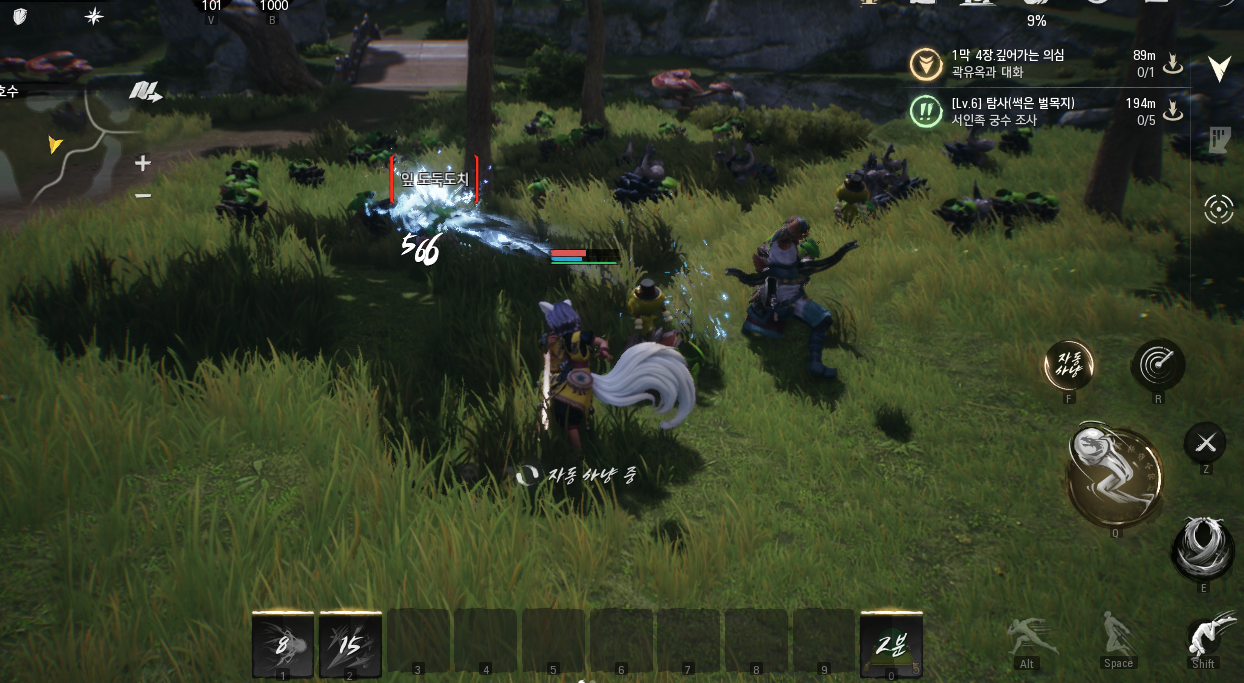Click the target-lock circle icon
Image resolution: width=1244 pixels, height=683 pixels.
click(x=1218, y=209)
